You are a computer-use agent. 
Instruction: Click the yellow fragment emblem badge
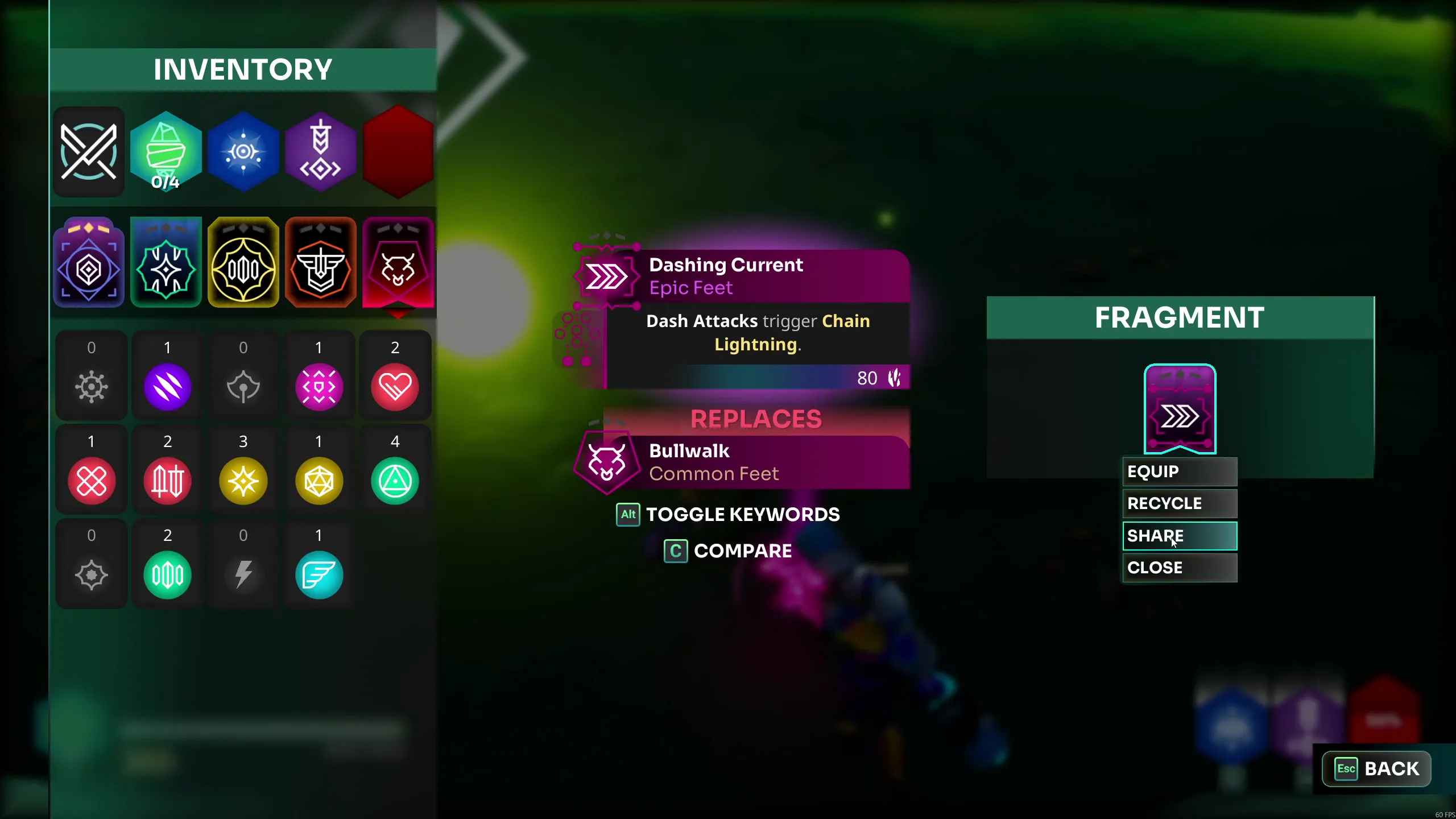[x=243, y=263]
